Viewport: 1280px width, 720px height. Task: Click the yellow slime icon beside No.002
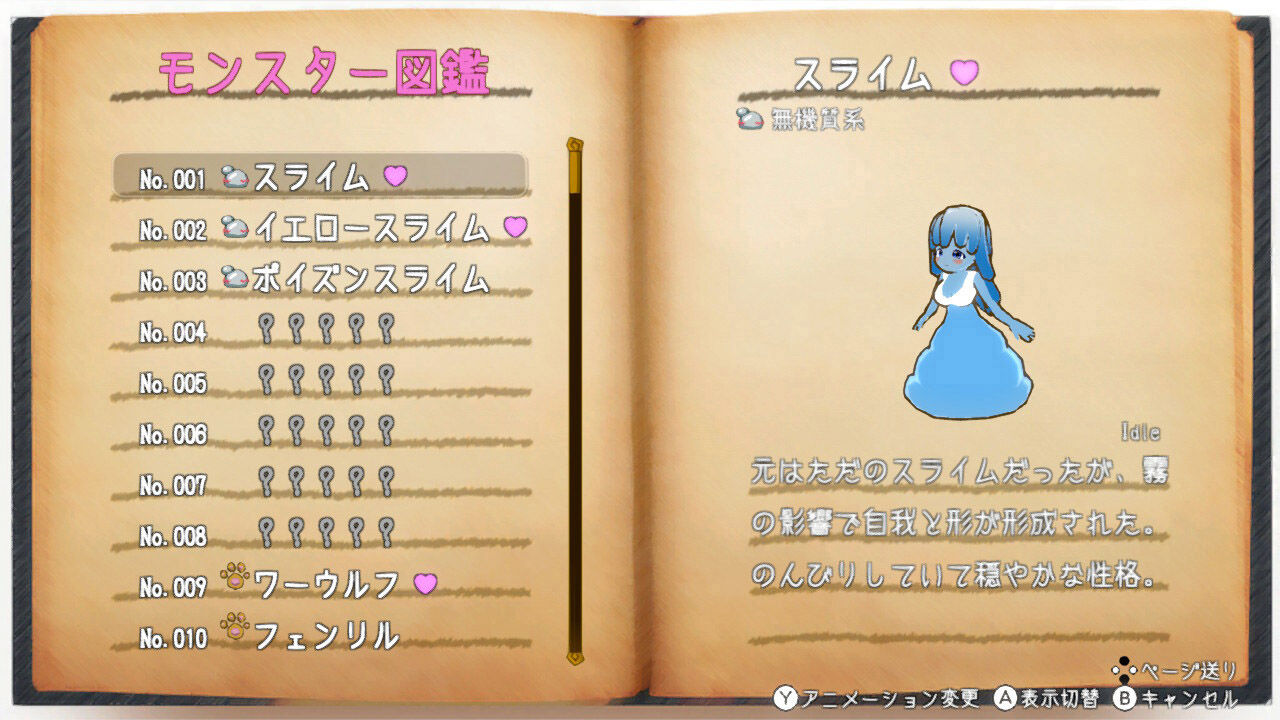click(x=233, y=227)
